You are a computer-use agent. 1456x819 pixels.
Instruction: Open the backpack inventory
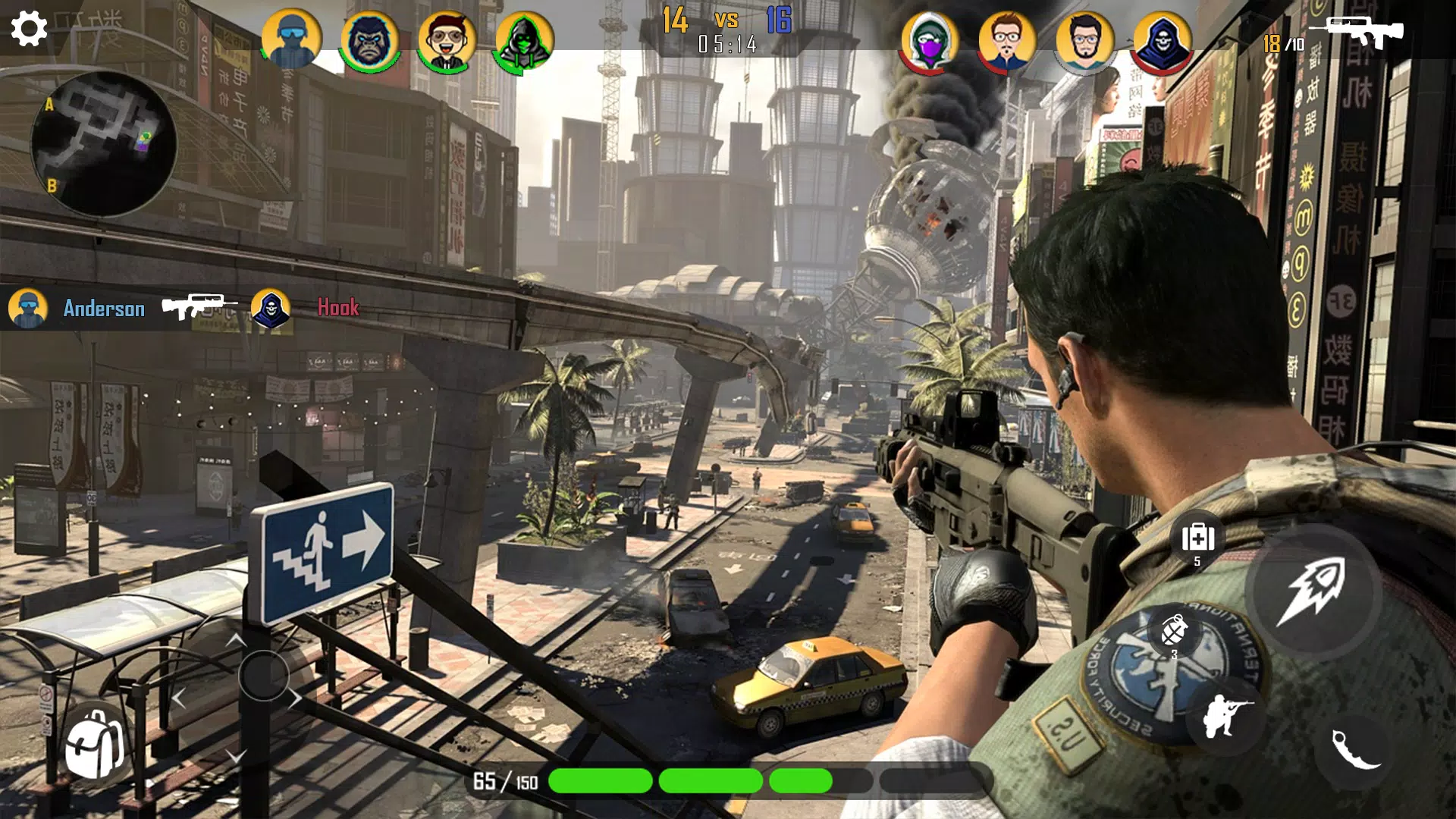(94, 745)
